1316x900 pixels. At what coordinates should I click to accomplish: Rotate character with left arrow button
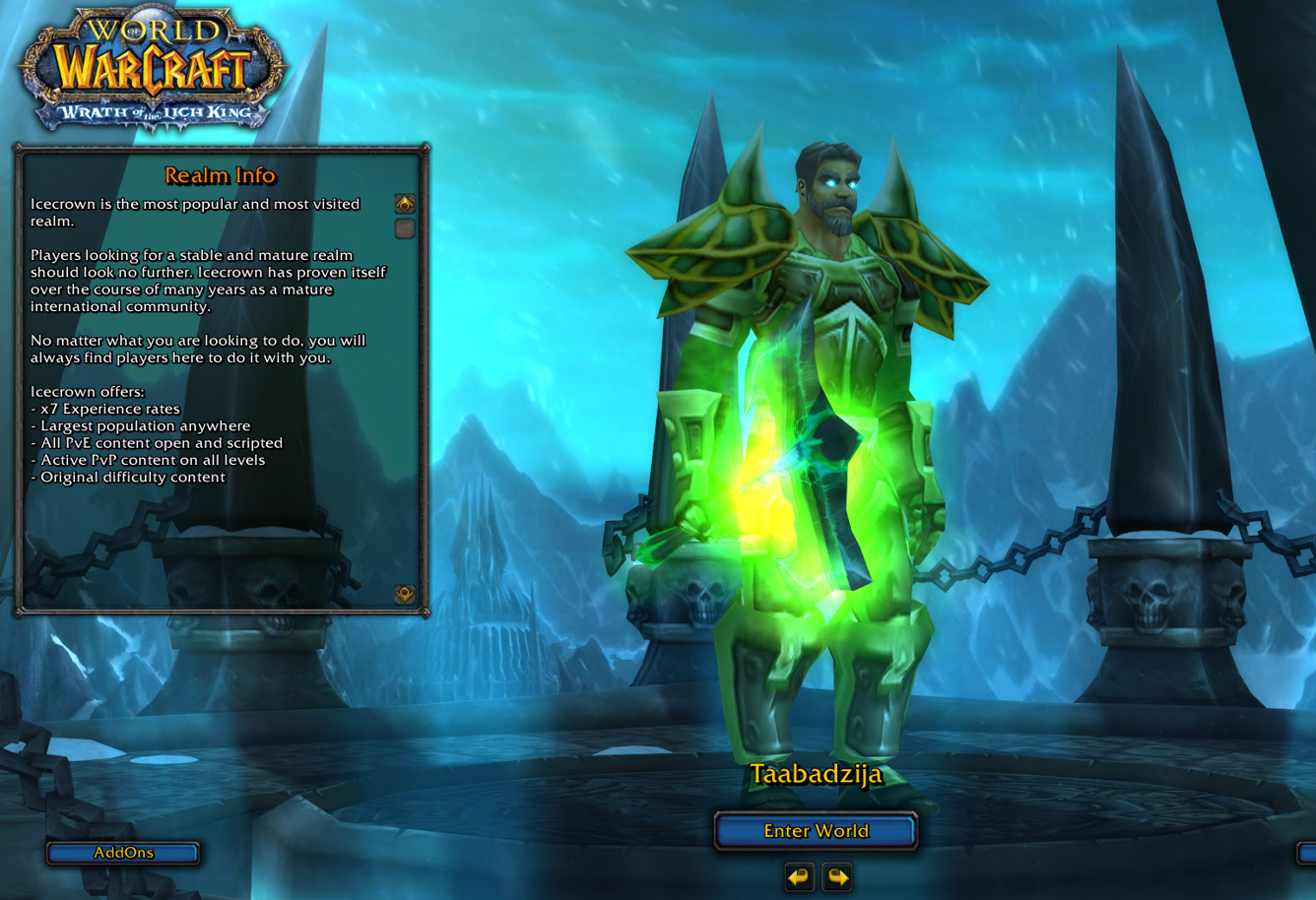(799, 875)
